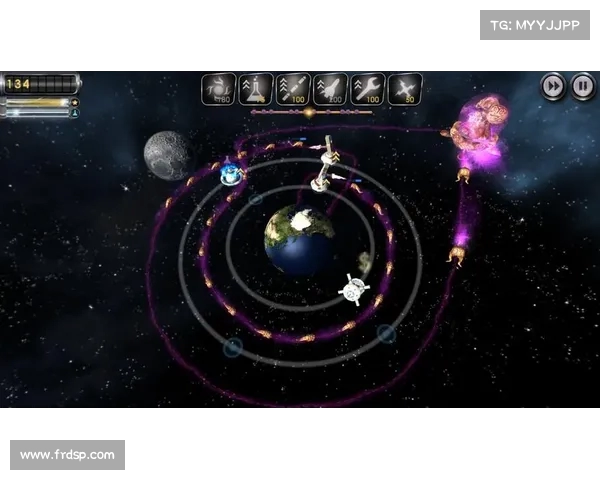Image resolution: width=600 pixels, height=480 pixels.
Task: Choose the flask research upgrade
Action: click(x=256, y=89)
